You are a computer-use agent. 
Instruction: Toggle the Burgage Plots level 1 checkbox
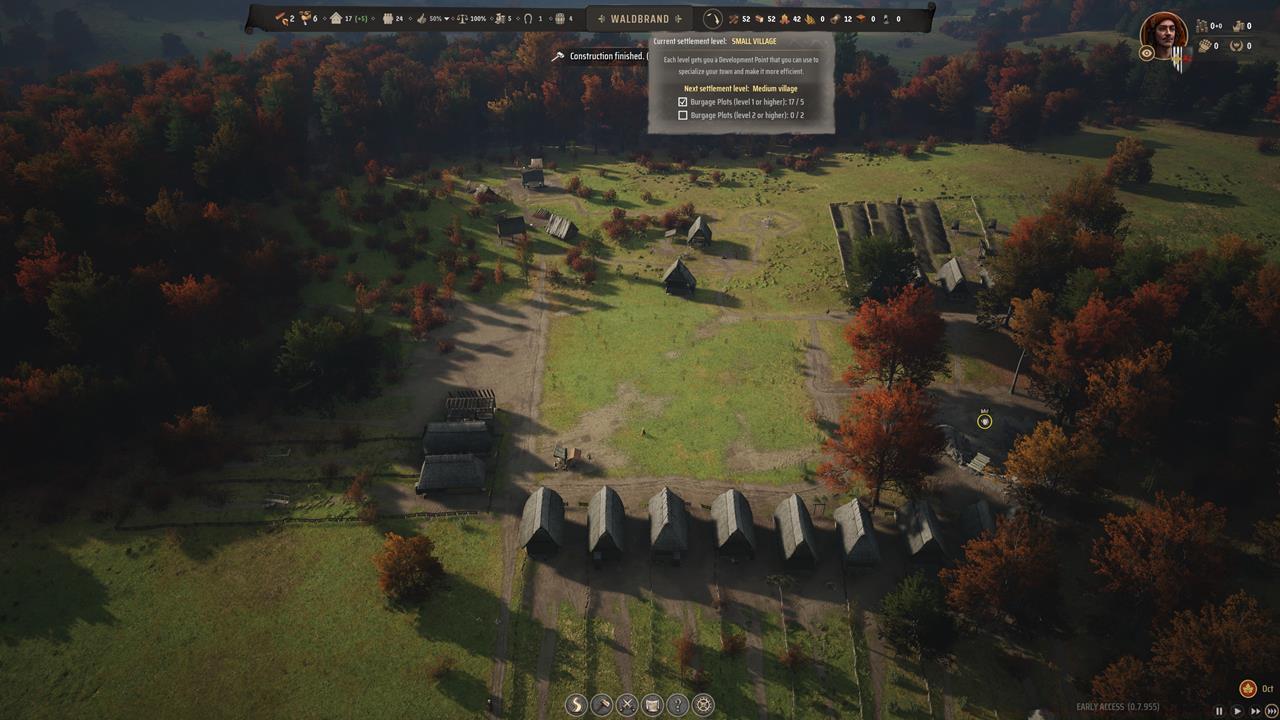(683, 102)
